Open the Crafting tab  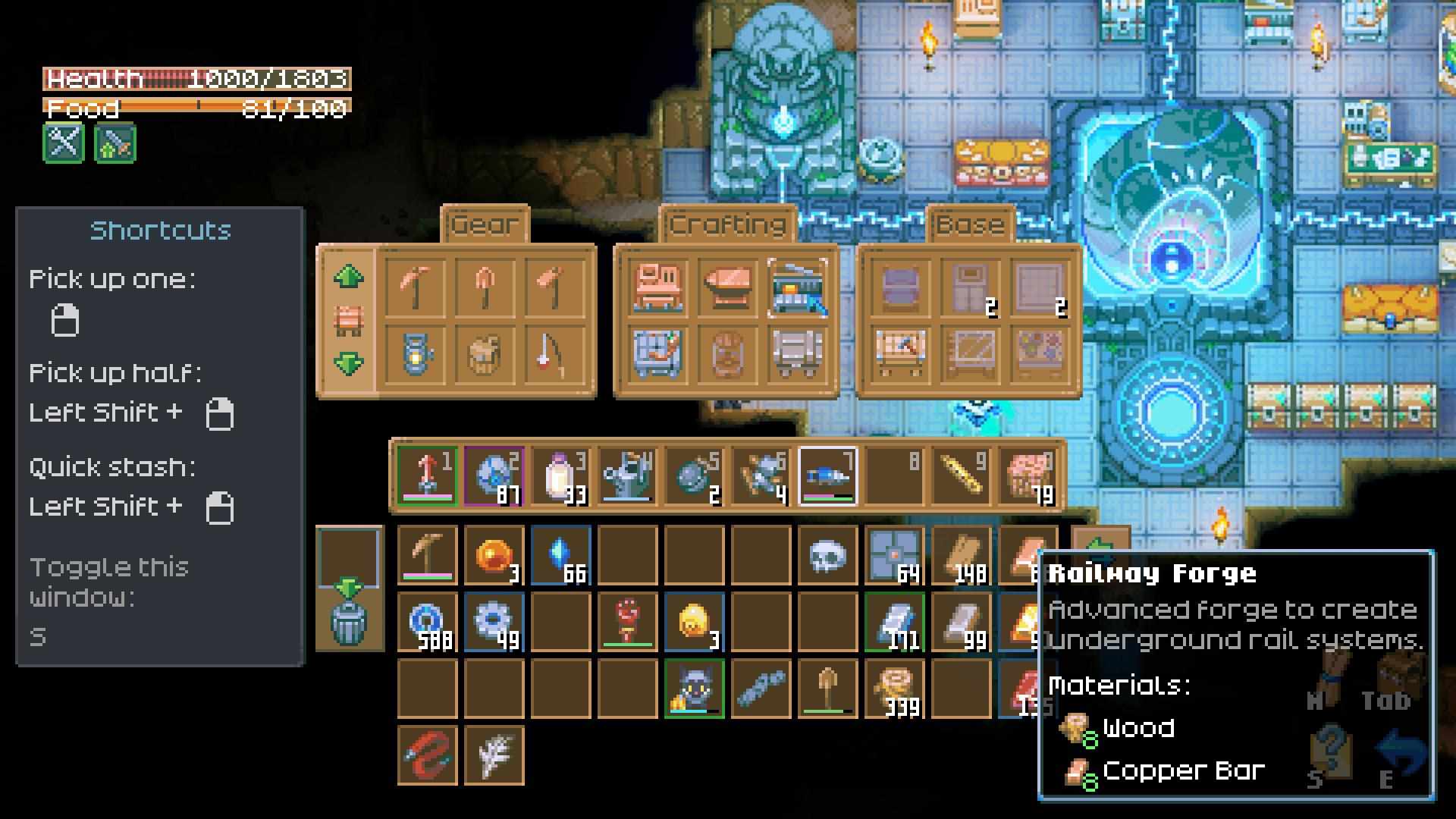click(727, 224)
